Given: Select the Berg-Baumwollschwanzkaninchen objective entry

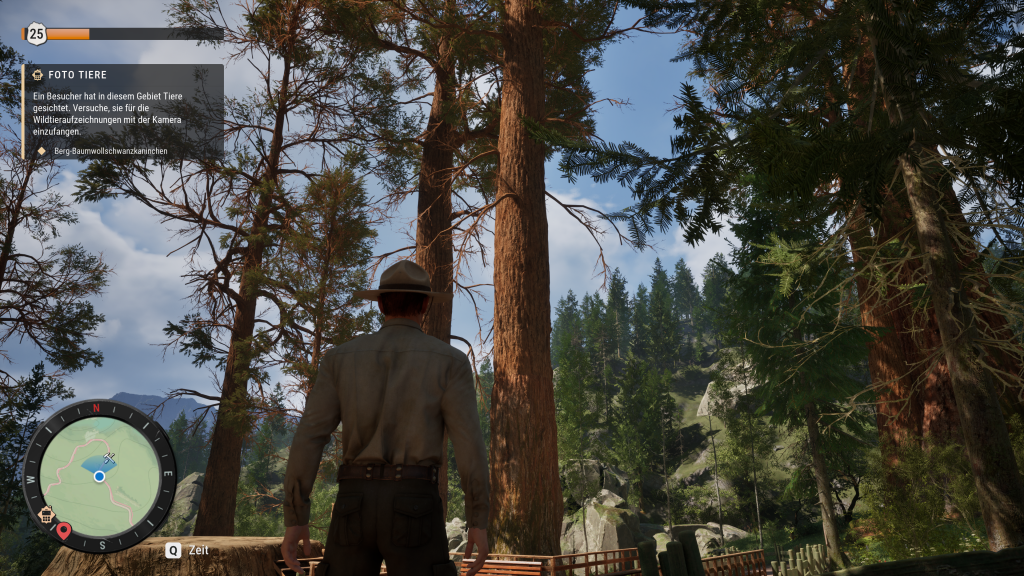Looking at the screenshot, I should click(110, 151).
